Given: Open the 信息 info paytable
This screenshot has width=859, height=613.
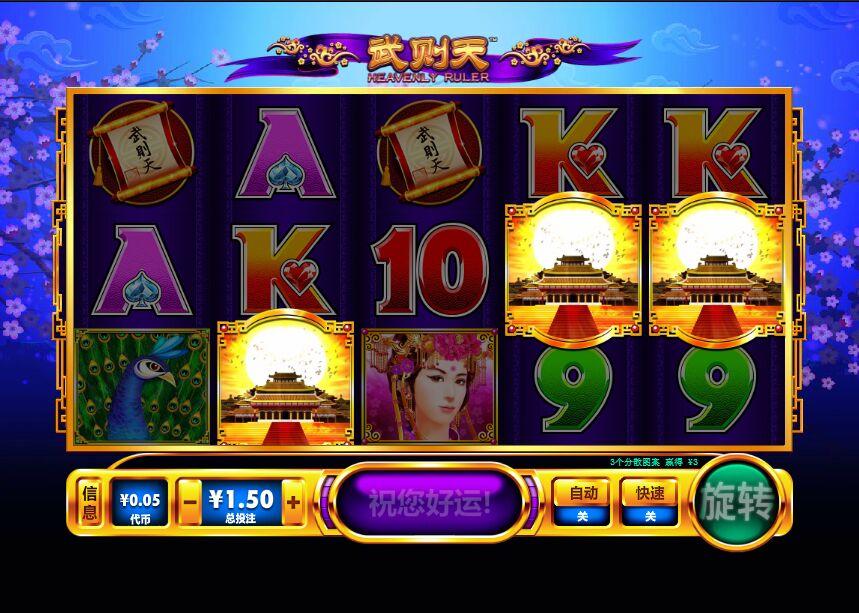Looking at the screenshot, I should click(x=90, y=502).
